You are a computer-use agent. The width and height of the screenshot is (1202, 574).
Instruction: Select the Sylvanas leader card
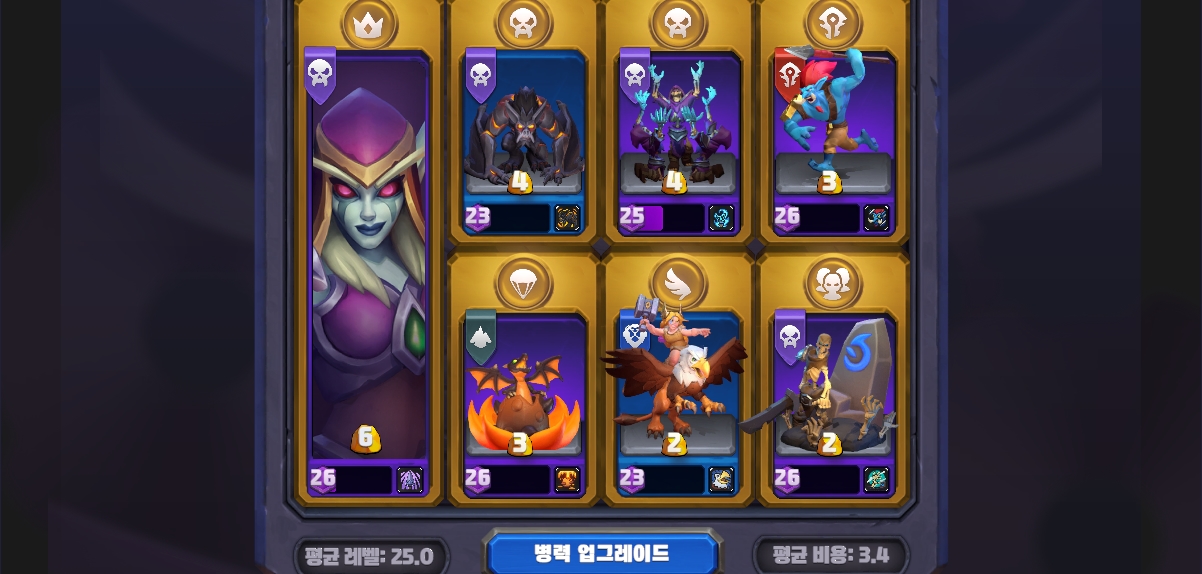coord(369,270)
